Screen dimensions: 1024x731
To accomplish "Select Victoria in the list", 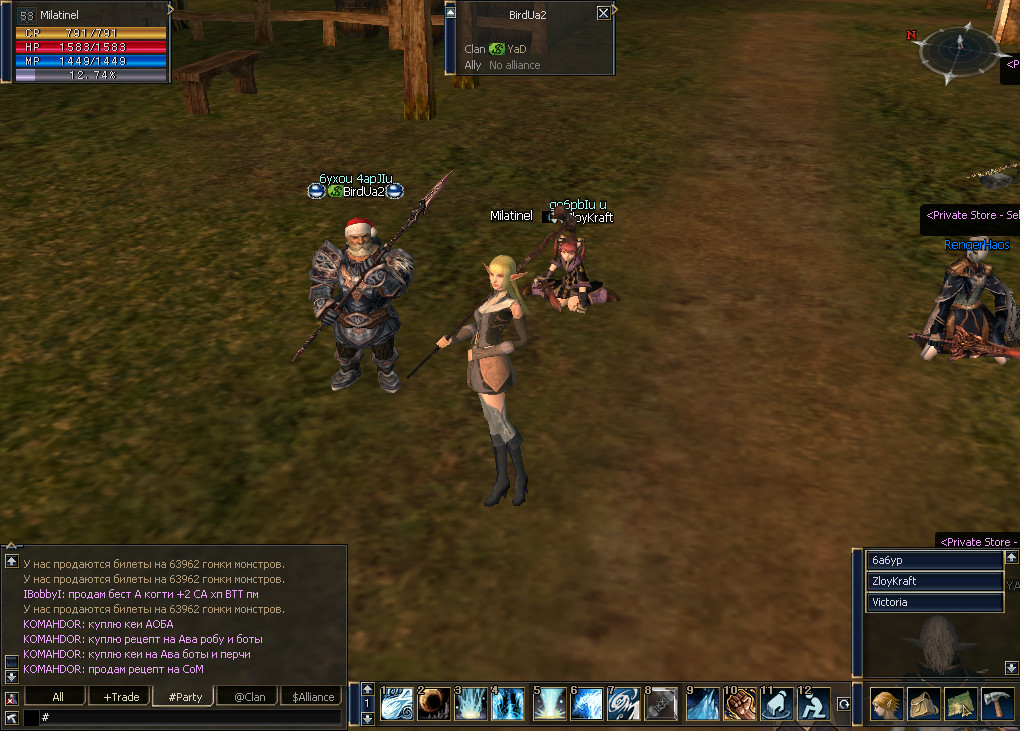I will point(934,602).
